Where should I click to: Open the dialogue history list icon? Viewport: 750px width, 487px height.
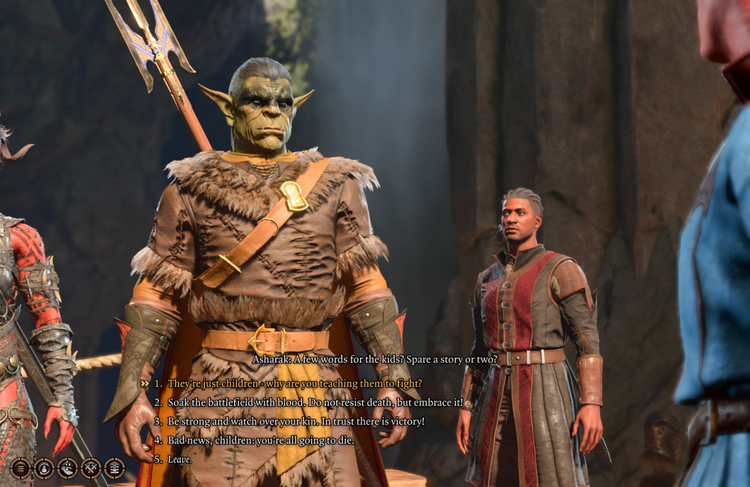point(20,467)
